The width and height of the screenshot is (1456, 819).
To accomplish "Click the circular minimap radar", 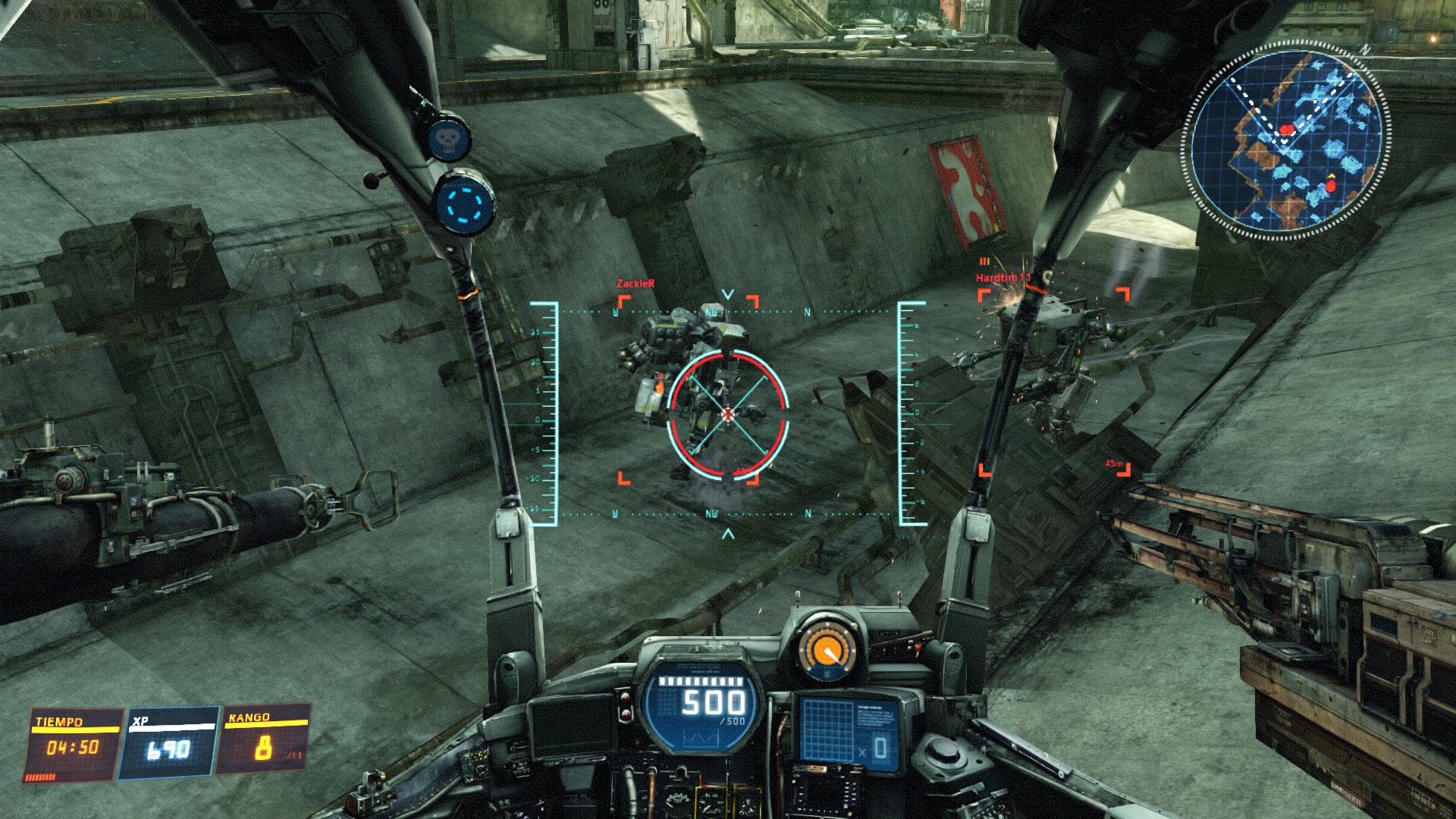I will pos(1285,140).
